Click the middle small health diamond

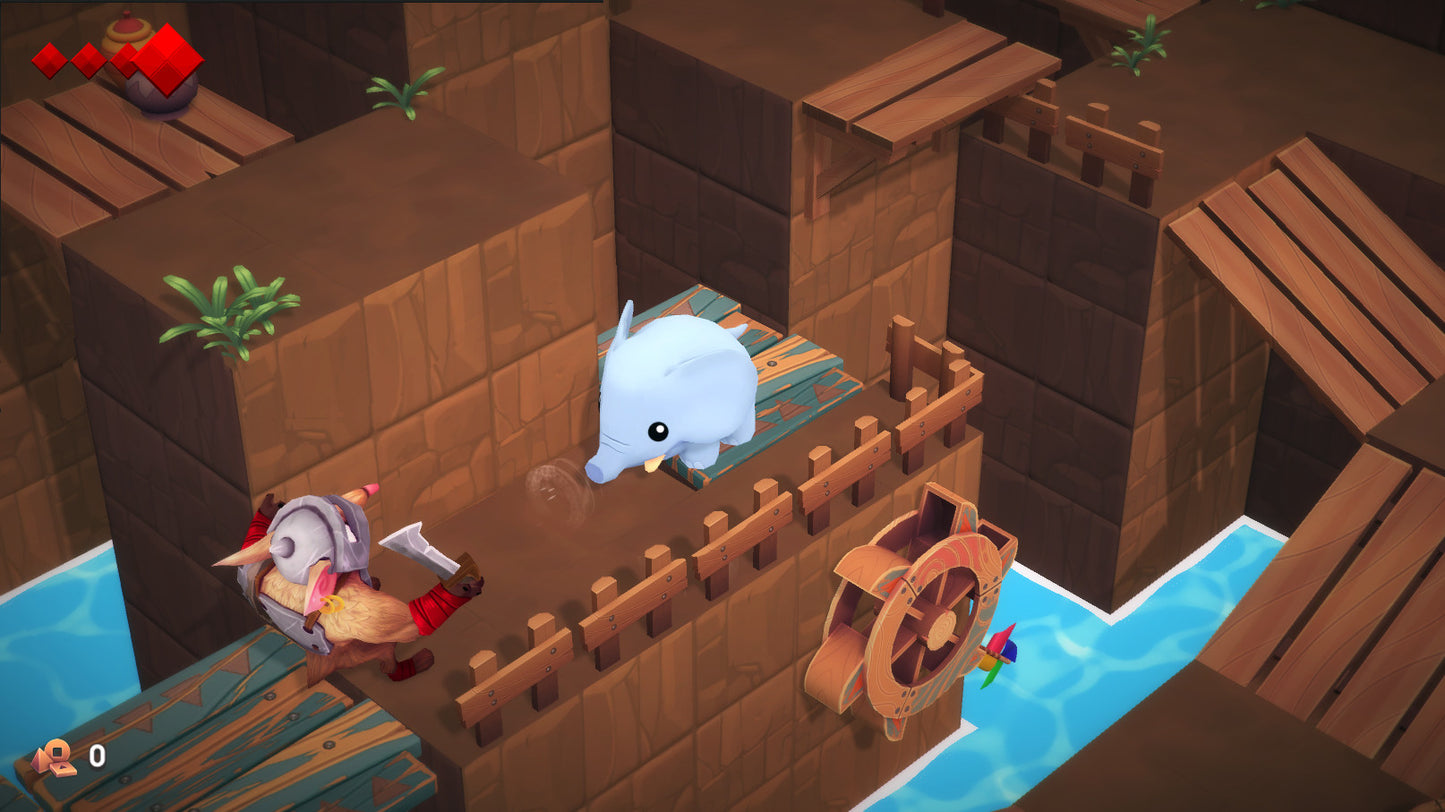coord(89,60)
